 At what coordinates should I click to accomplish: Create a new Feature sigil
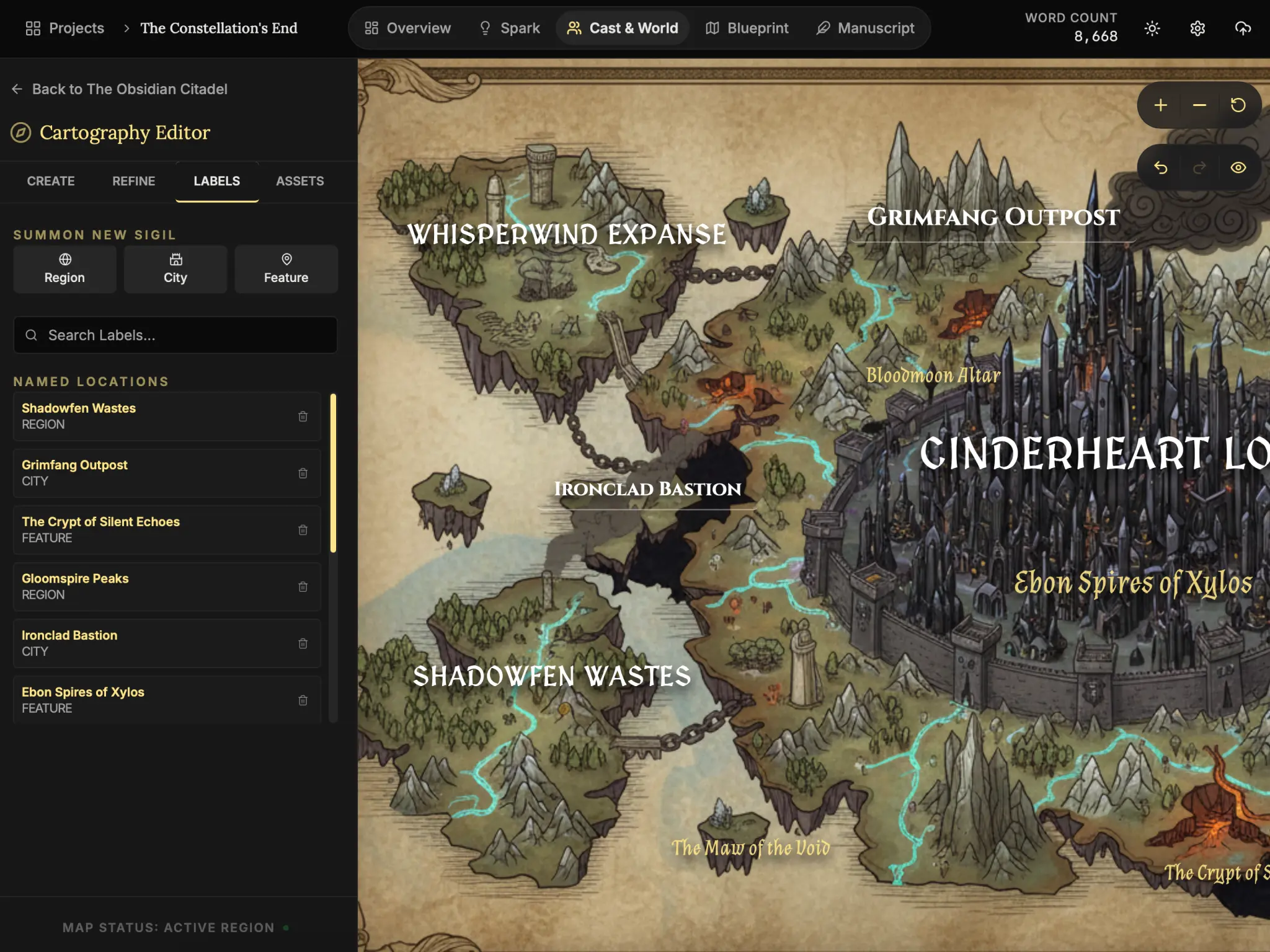click(286, 269)
